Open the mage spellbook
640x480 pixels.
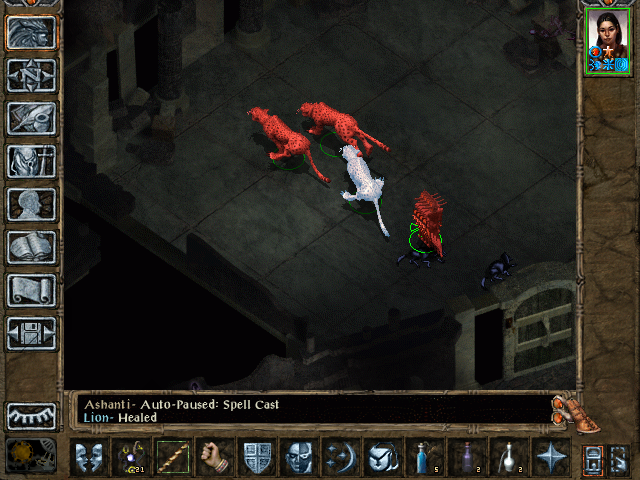tap(31, 247)
